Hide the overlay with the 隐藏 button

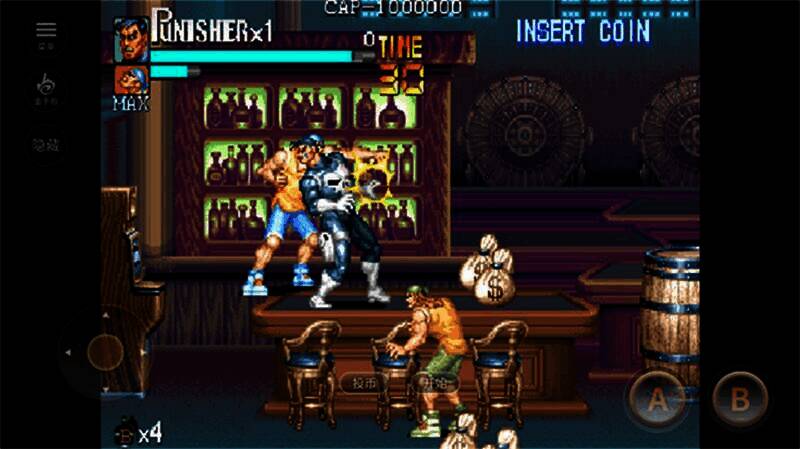click(46, 145)
